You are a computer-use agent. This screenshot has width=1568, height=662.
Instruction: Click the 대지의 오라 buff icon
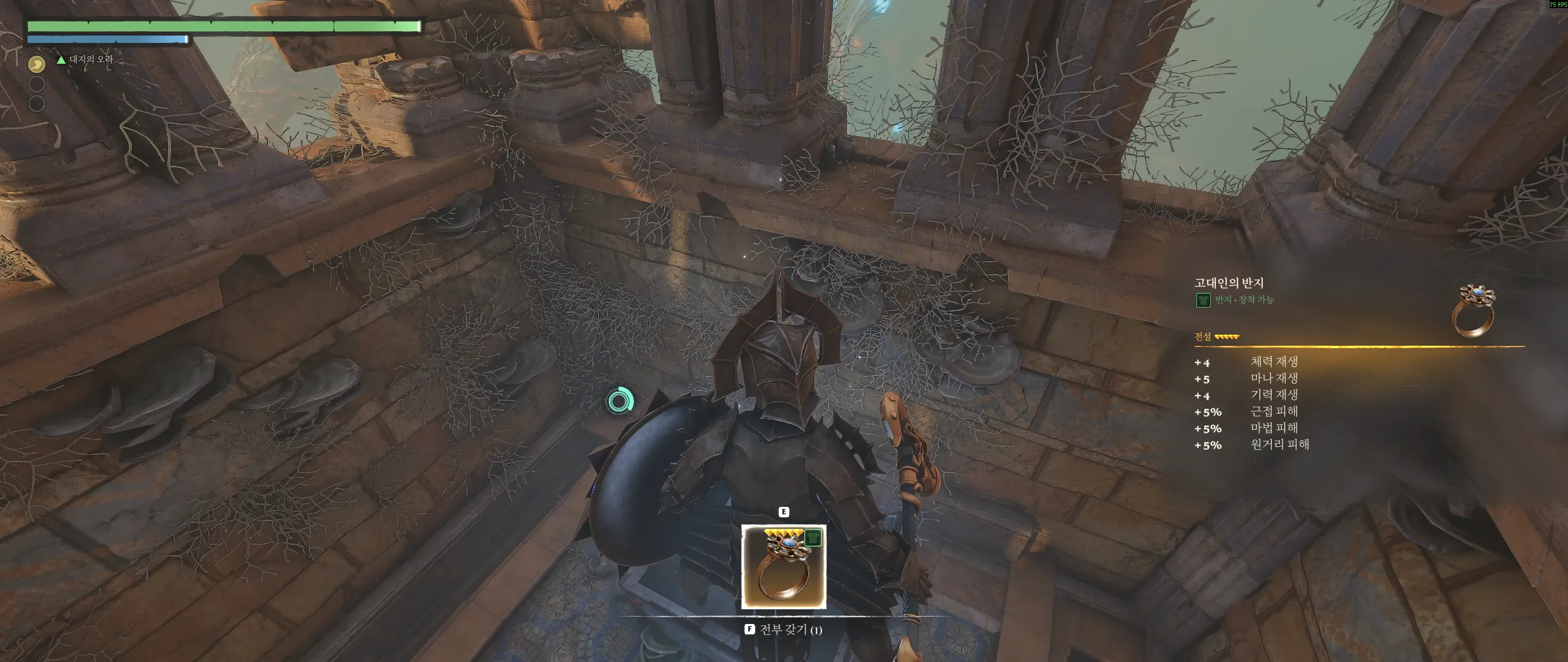tap(37, 63)
